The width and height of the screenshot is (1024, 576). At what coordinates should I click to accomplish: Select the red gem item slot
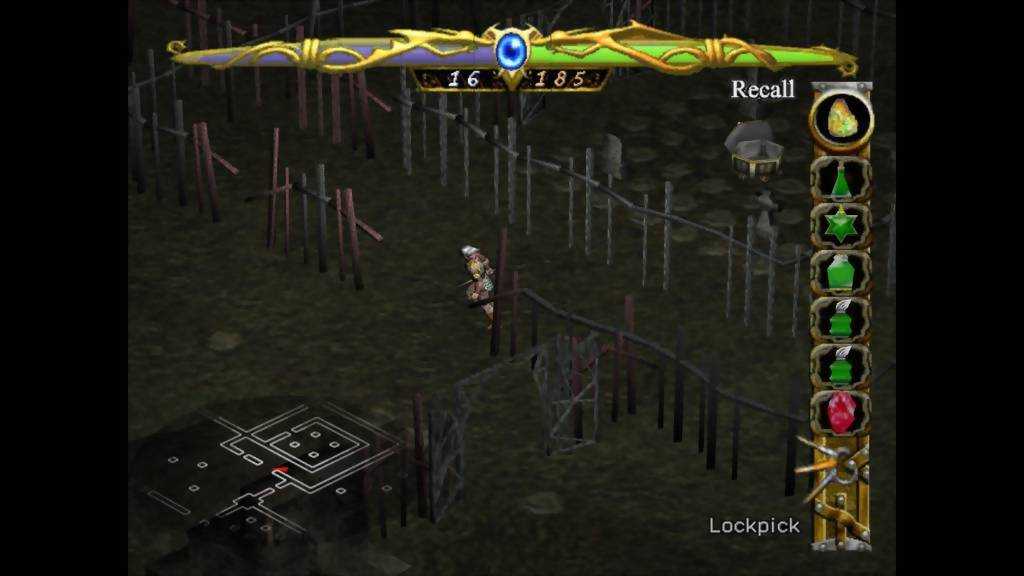(x=840, y=412)
